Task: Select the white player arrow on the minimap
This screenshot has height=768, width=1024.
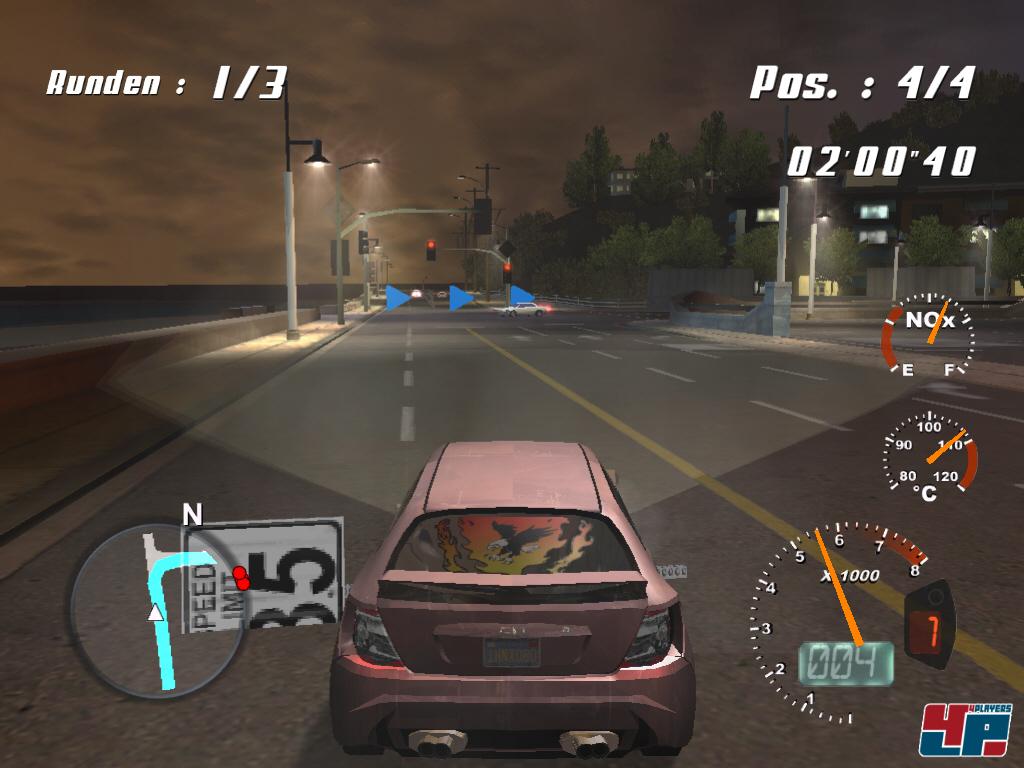Action: [155, 612]
